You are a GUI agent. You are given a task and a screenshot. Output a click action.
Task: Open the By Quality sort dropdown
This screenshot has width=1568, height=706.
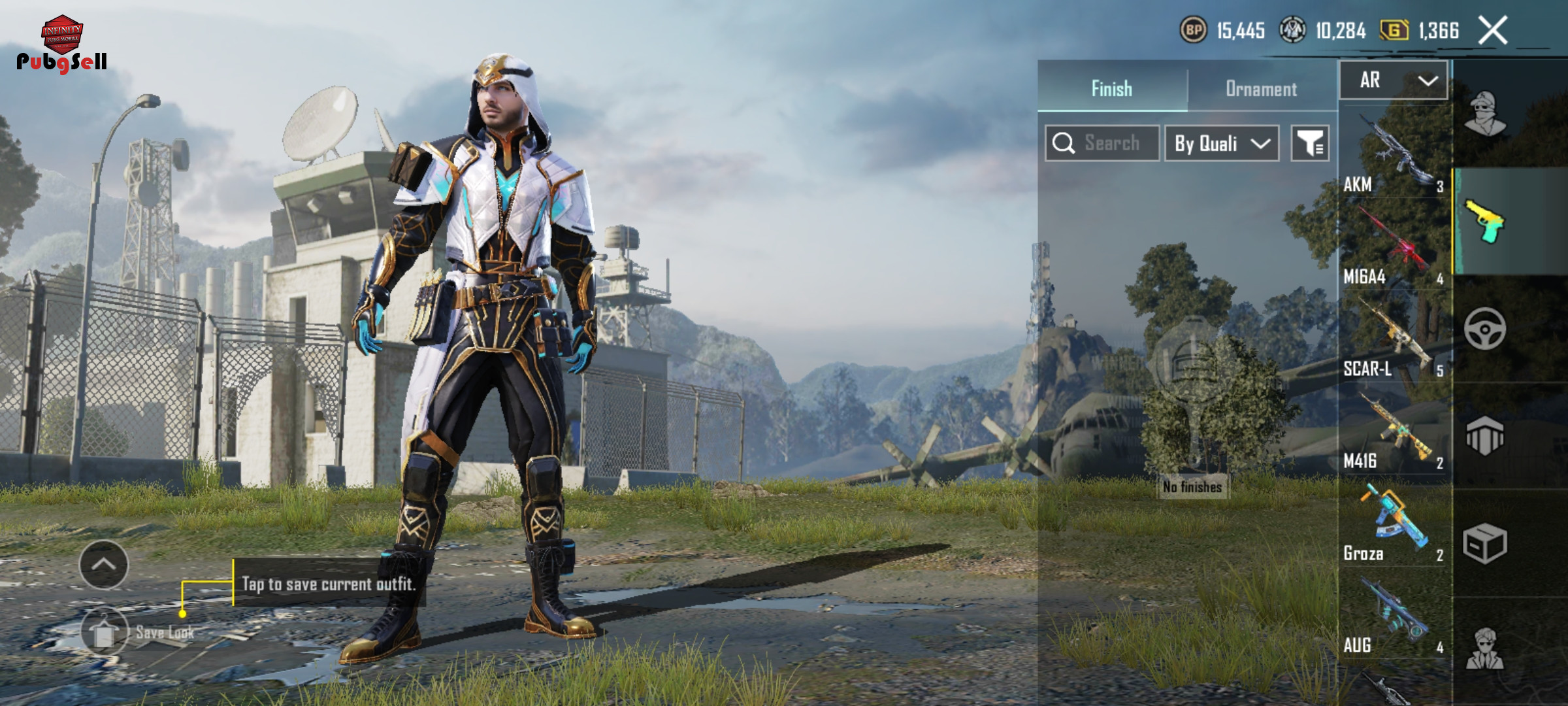click(1221, 143)
